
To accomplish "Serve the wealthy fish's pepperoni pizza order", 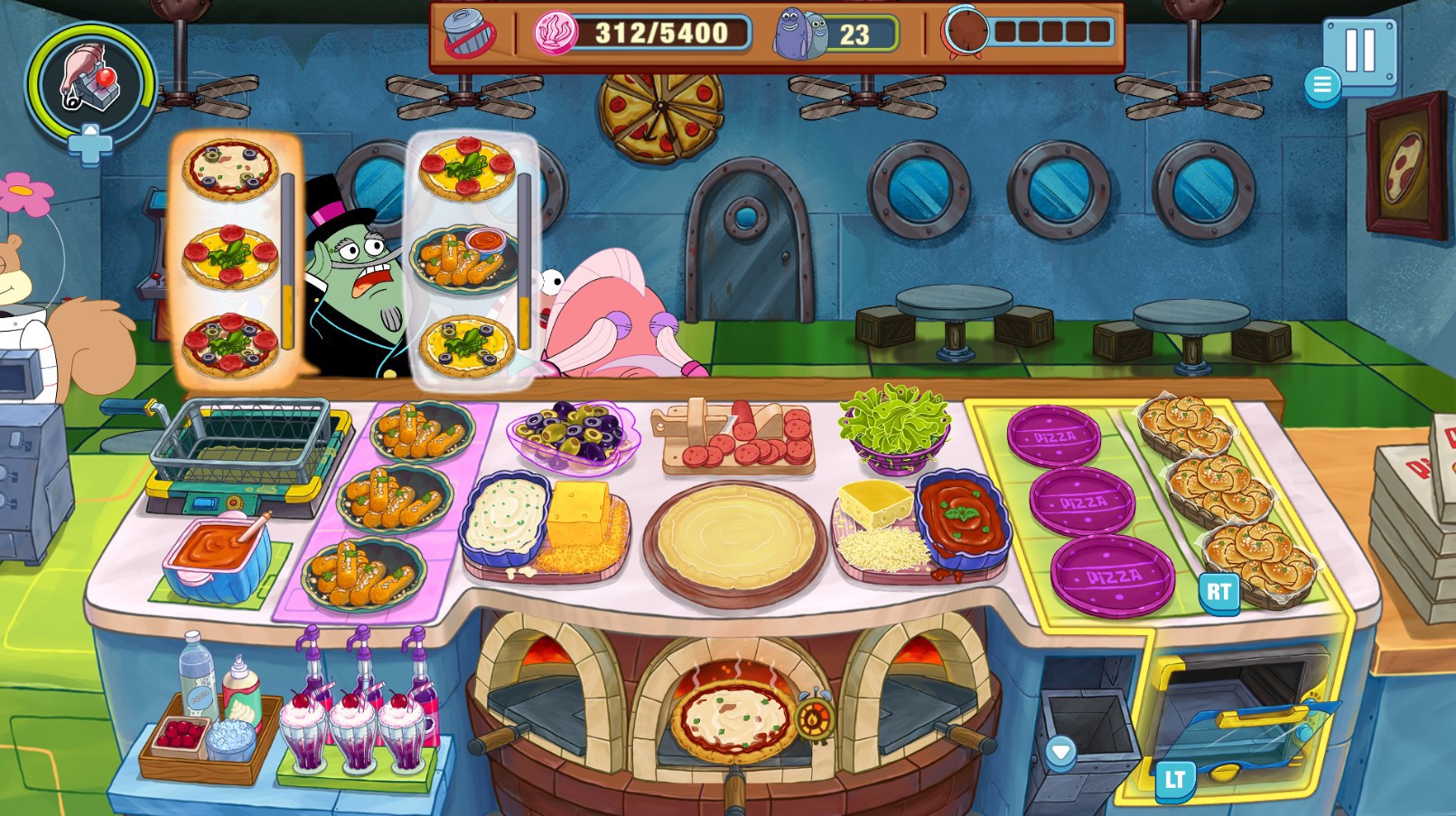I will coord(231,258).
